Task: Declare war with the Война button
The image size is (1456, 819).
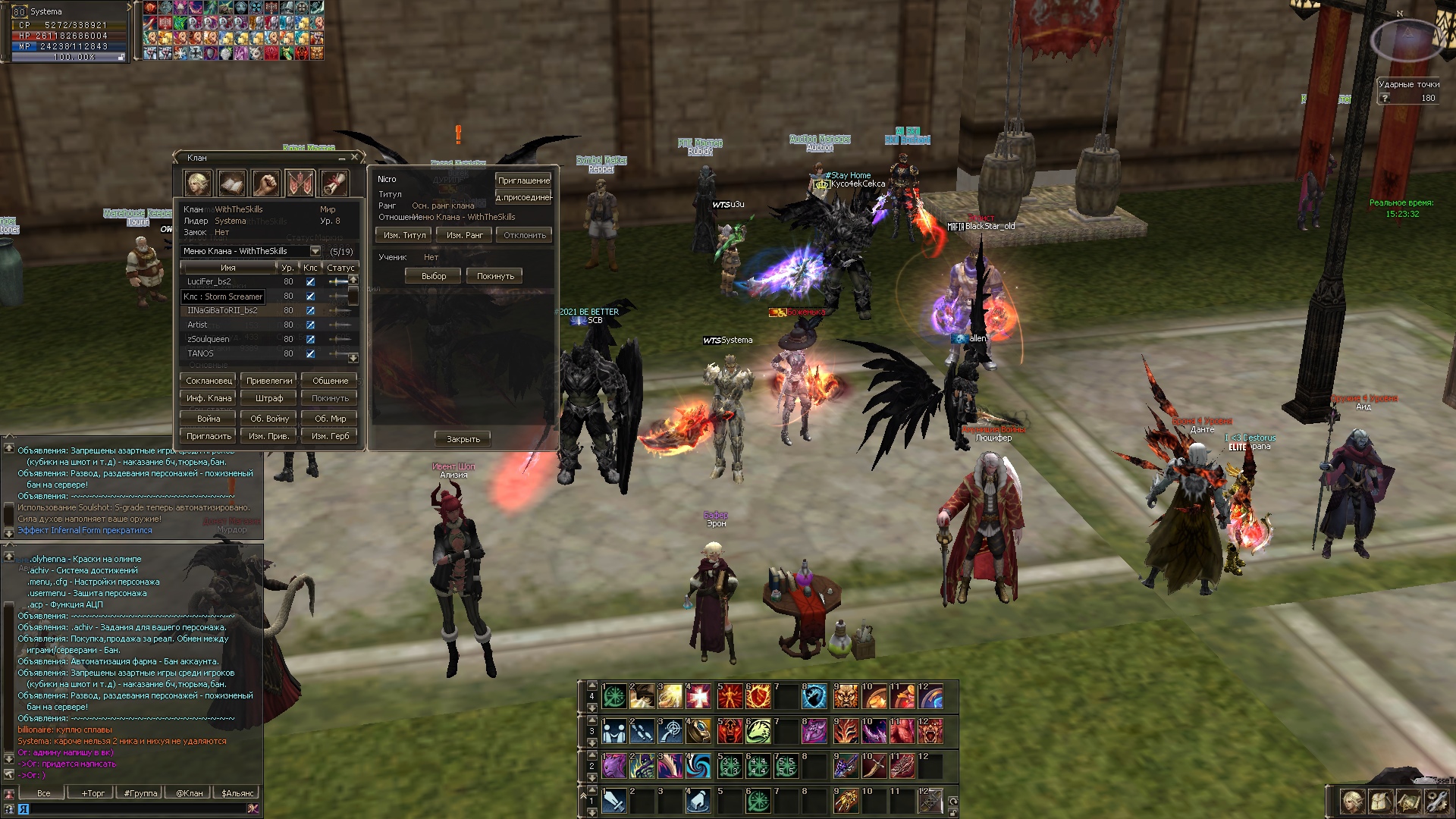Action: coord(209,419)
